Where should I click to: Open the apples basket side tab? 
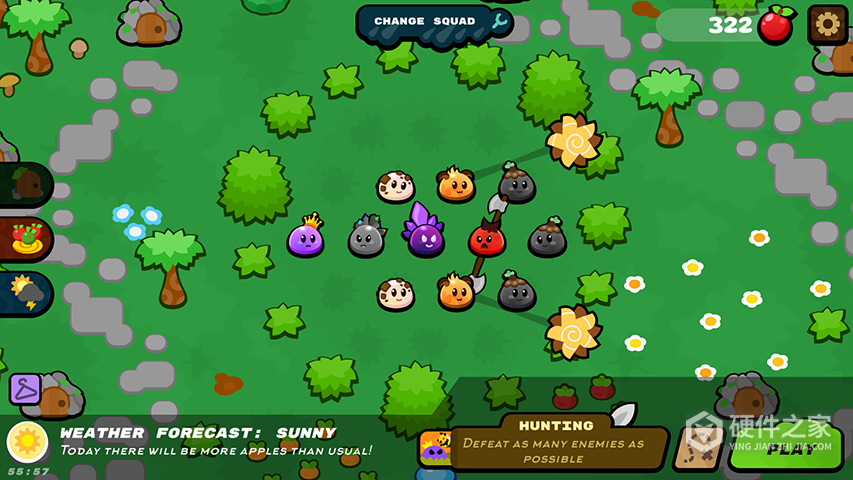[24, 239]
